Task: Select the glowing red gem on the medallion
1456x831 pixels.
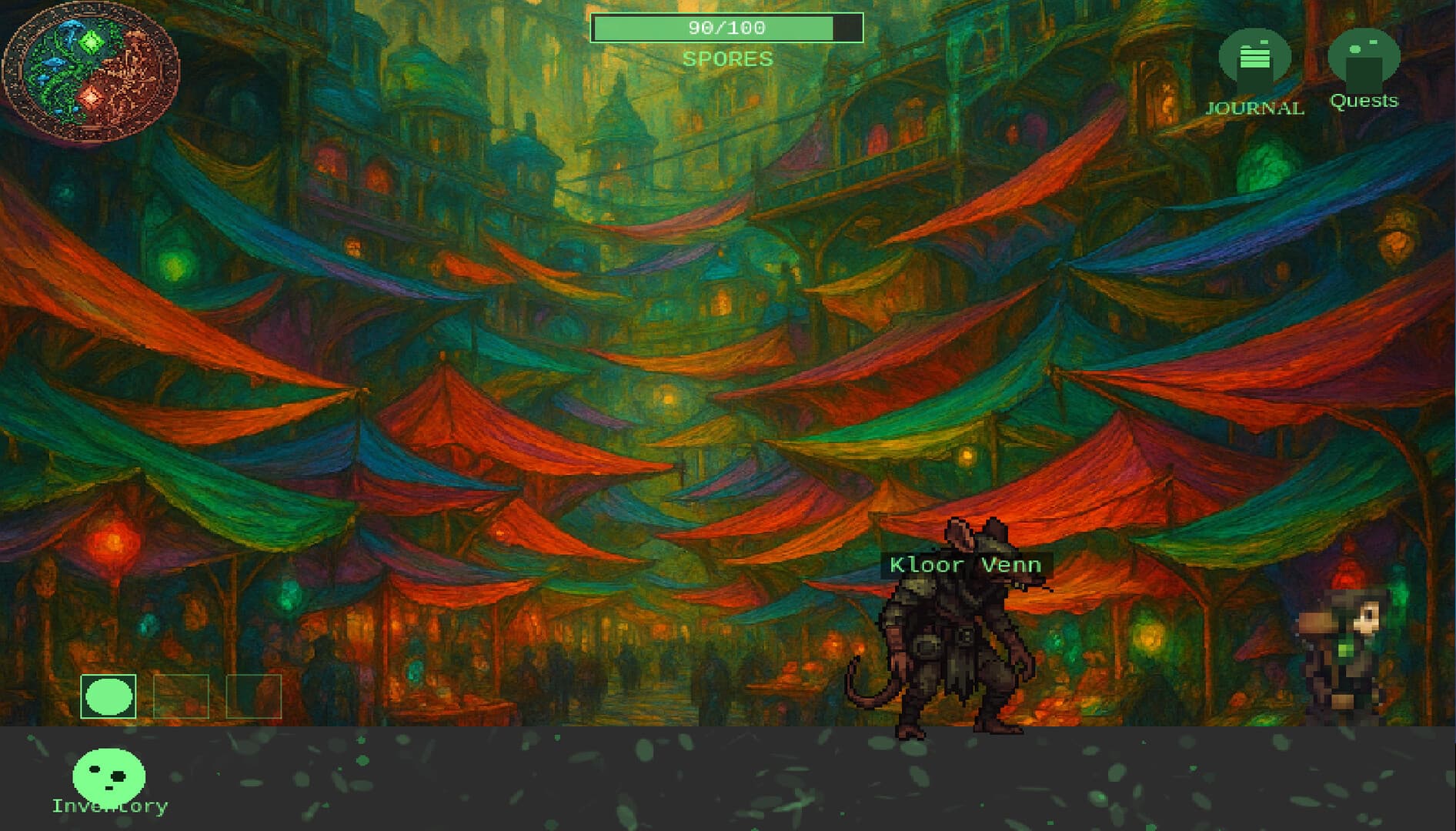Action: tap(91, 97)
